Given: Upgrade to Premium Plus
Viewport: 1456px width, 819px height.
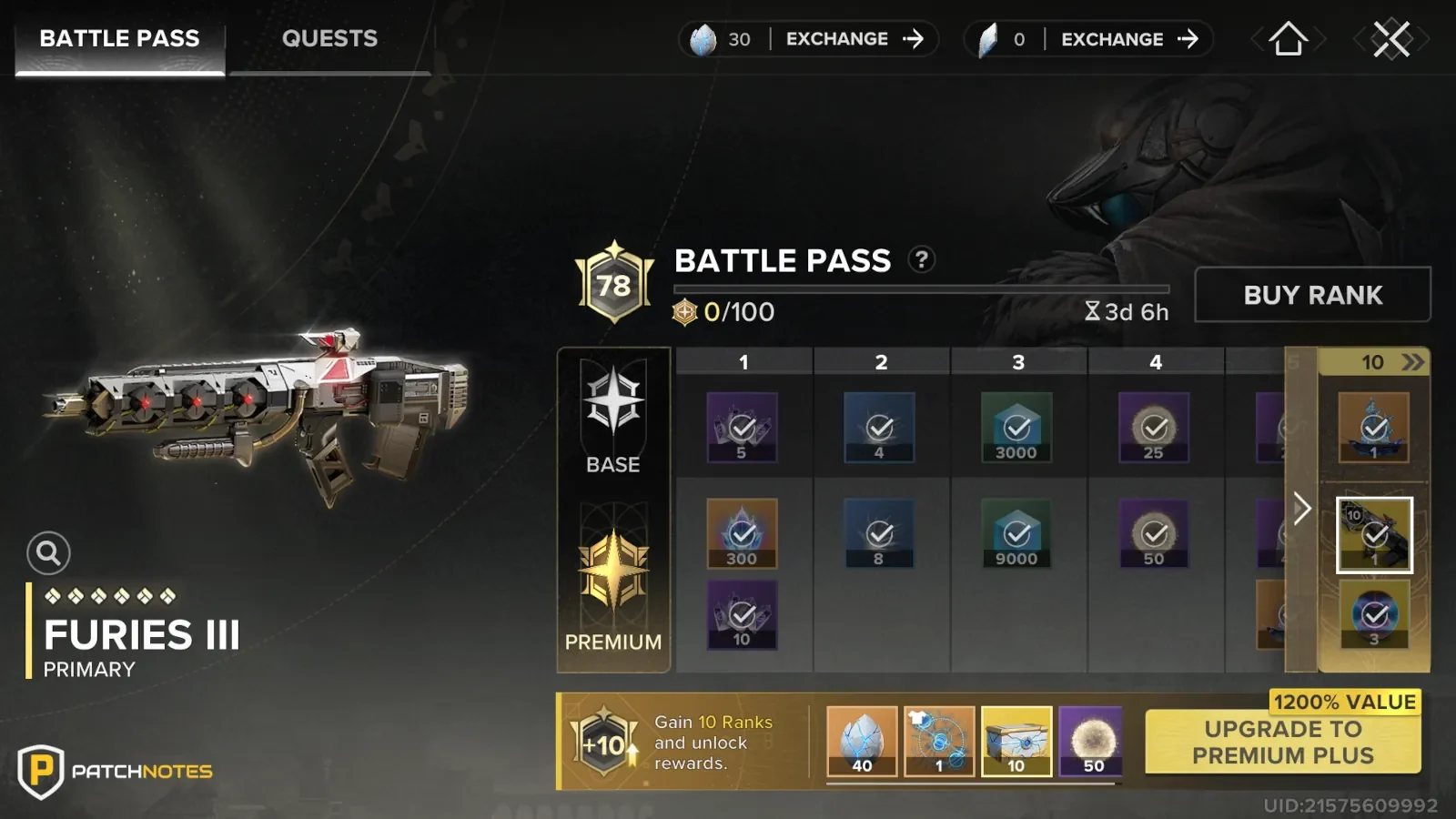Looking at the screenshot, I should click(x=1282, y=743).
